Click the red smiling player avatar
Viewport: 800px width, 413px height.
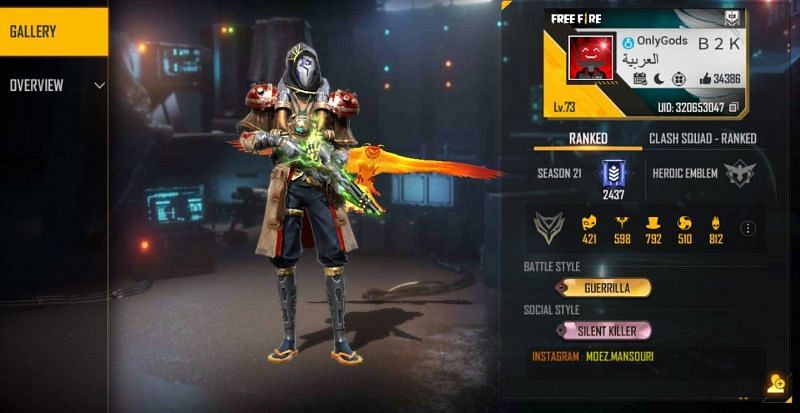pos(591,58)
